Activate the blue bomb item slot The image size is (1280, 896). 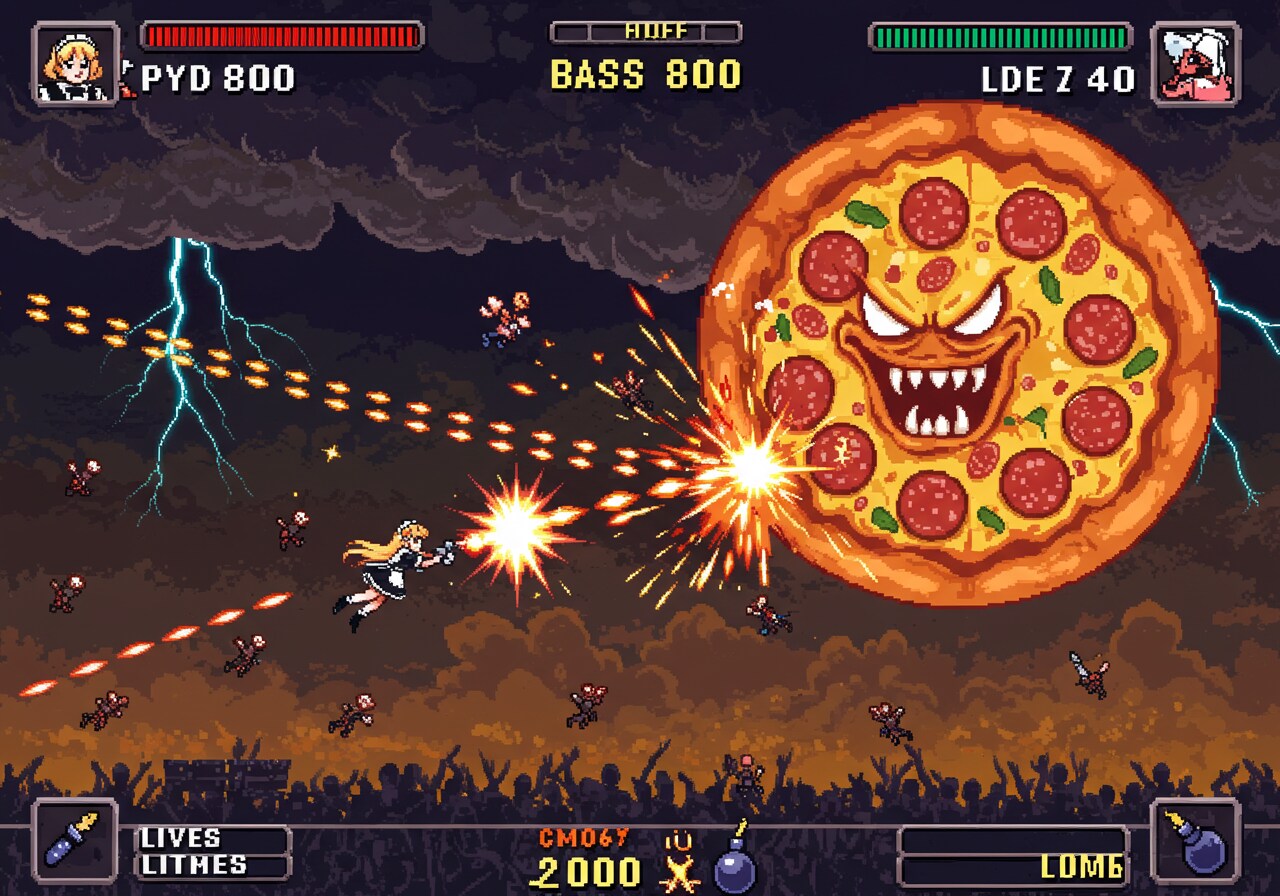[x=1196, y=840]
